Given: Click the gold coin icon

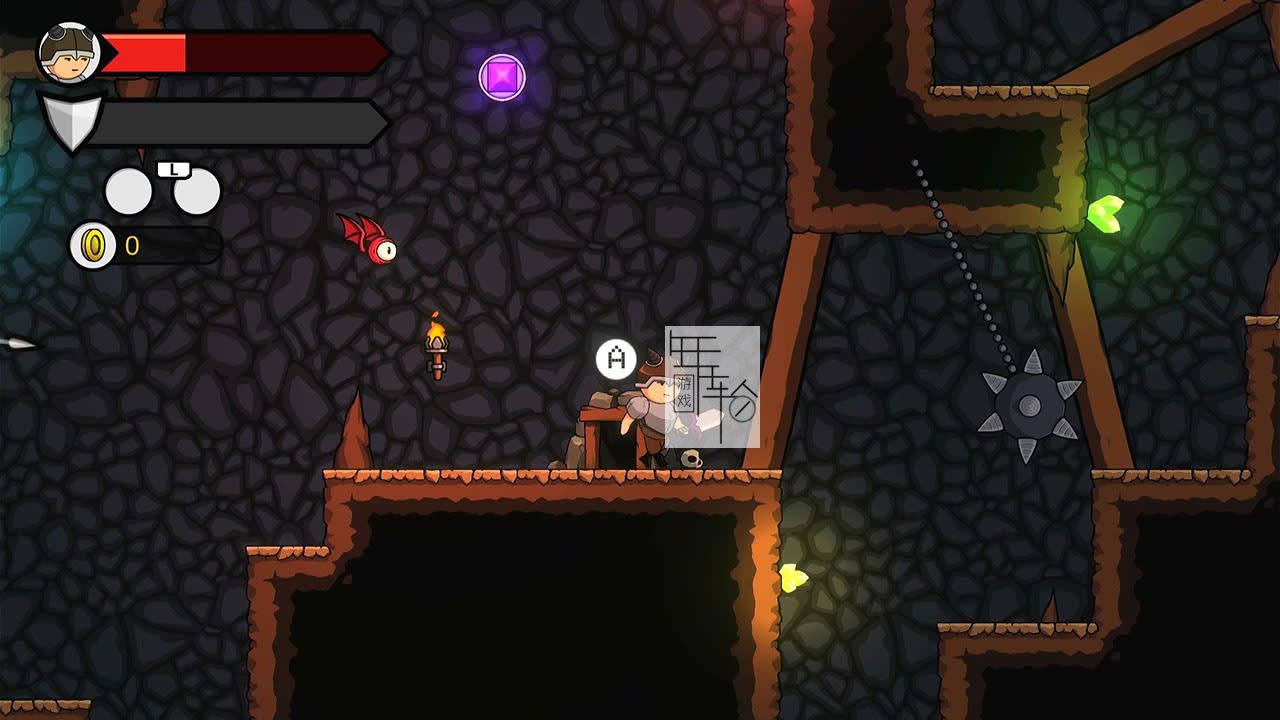Looking at the screenshot, I should pos(93,245).
